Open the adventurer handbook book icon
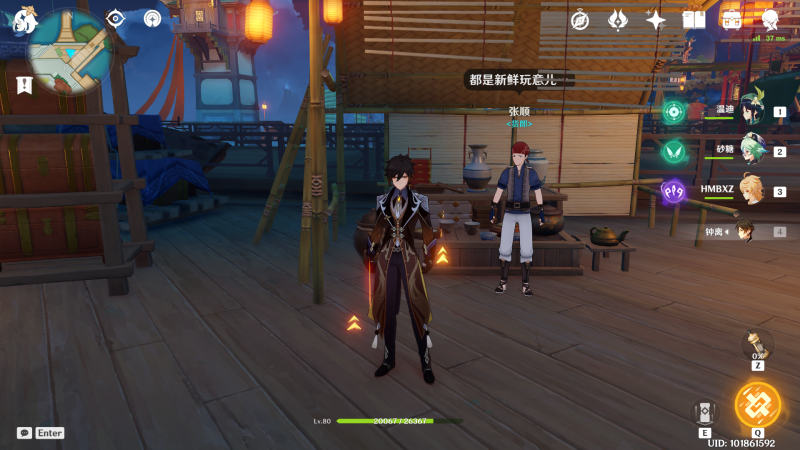The width and height of the screenshot is (800, 450). coord(694,19)
